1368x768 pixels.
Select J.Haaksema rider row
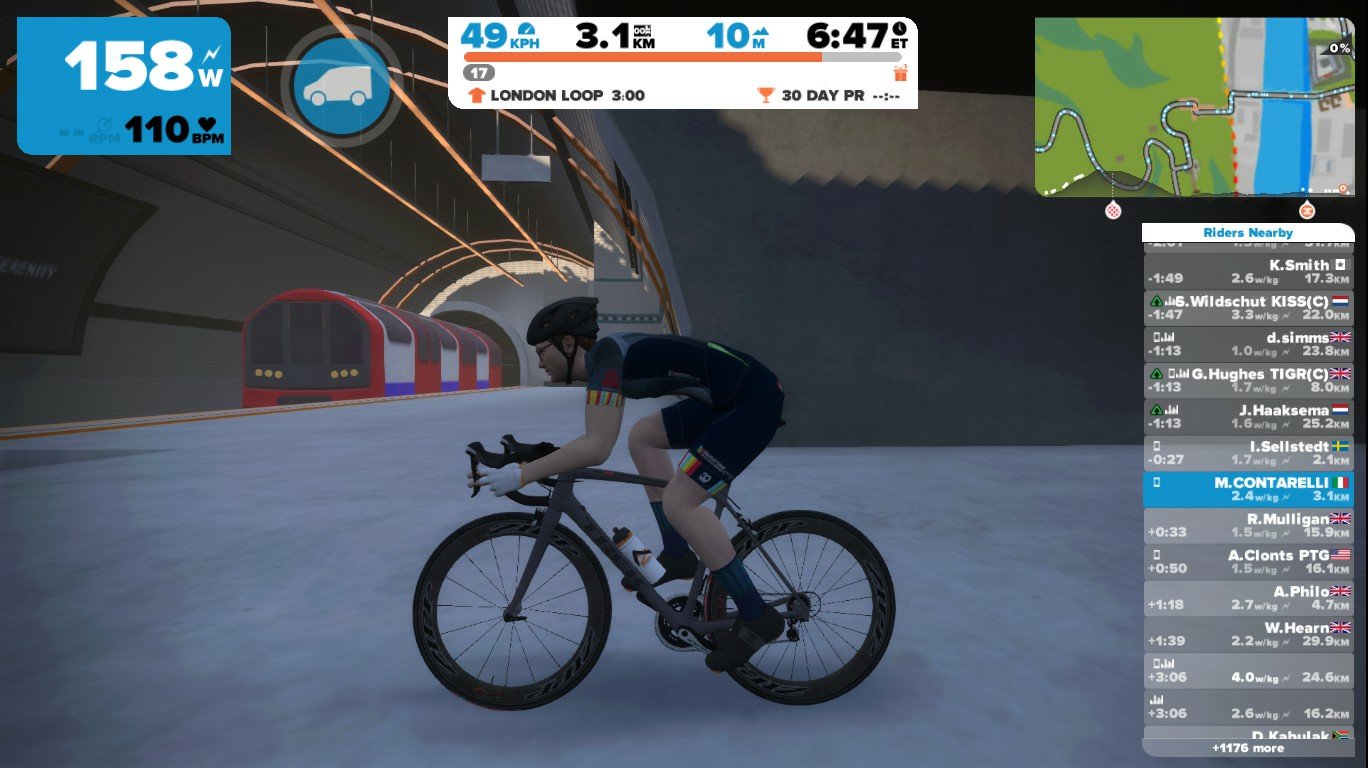[x=1247, y=416]
